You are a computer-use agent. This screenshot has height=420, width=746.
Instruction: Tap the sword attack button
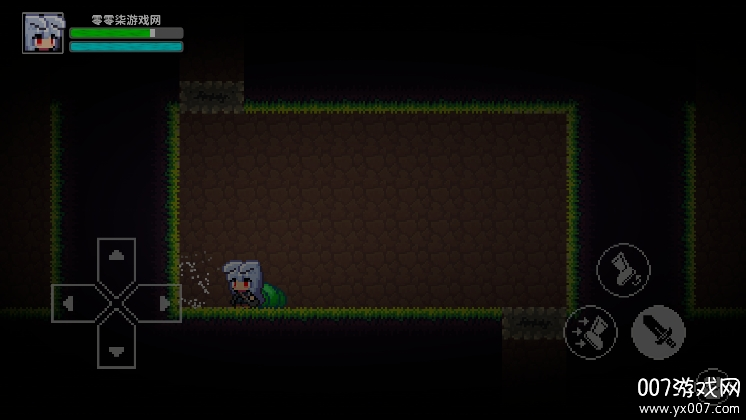tap(658, 332)
